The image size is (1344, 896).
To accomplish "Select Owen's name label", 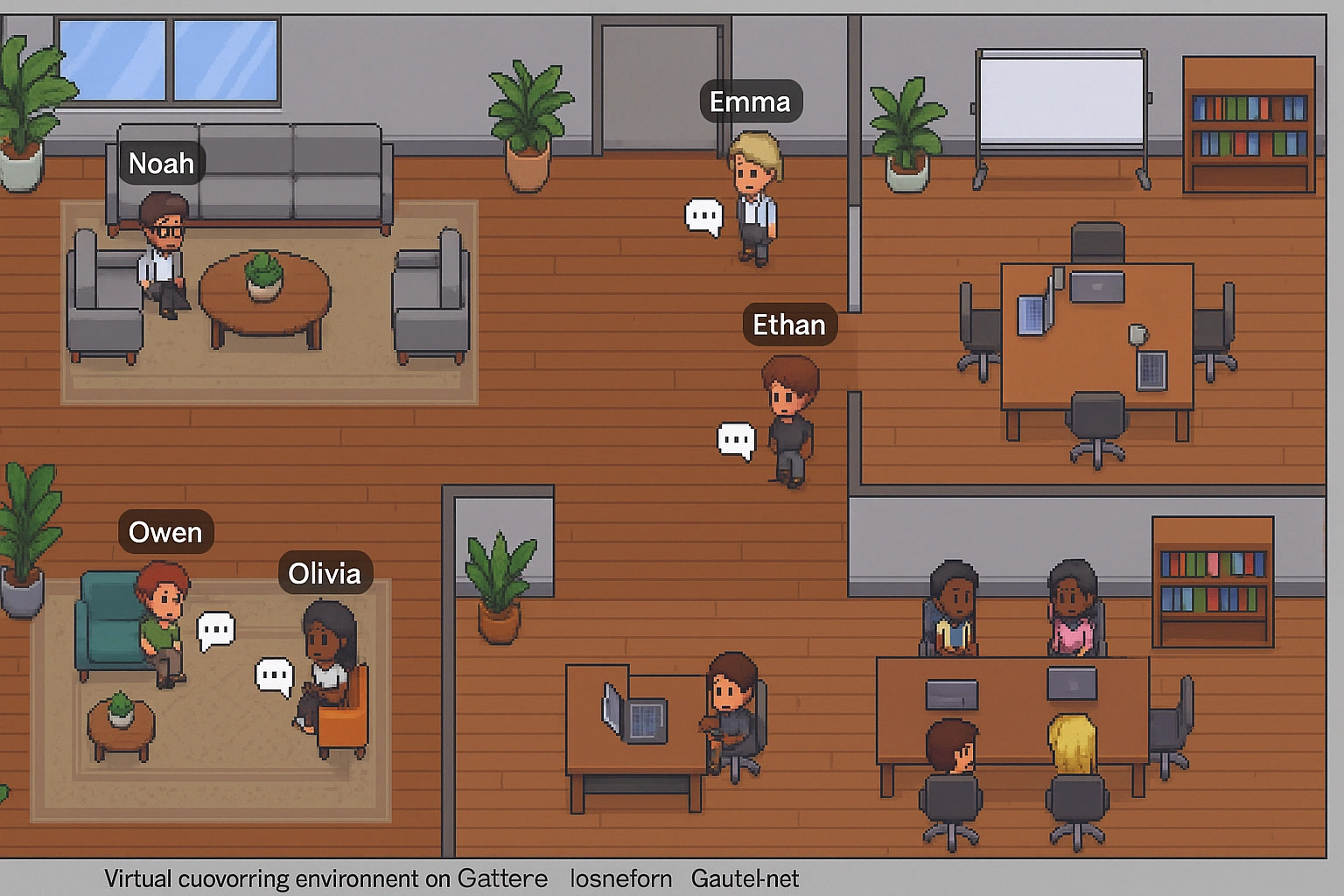I will click(x=165, y=532).
